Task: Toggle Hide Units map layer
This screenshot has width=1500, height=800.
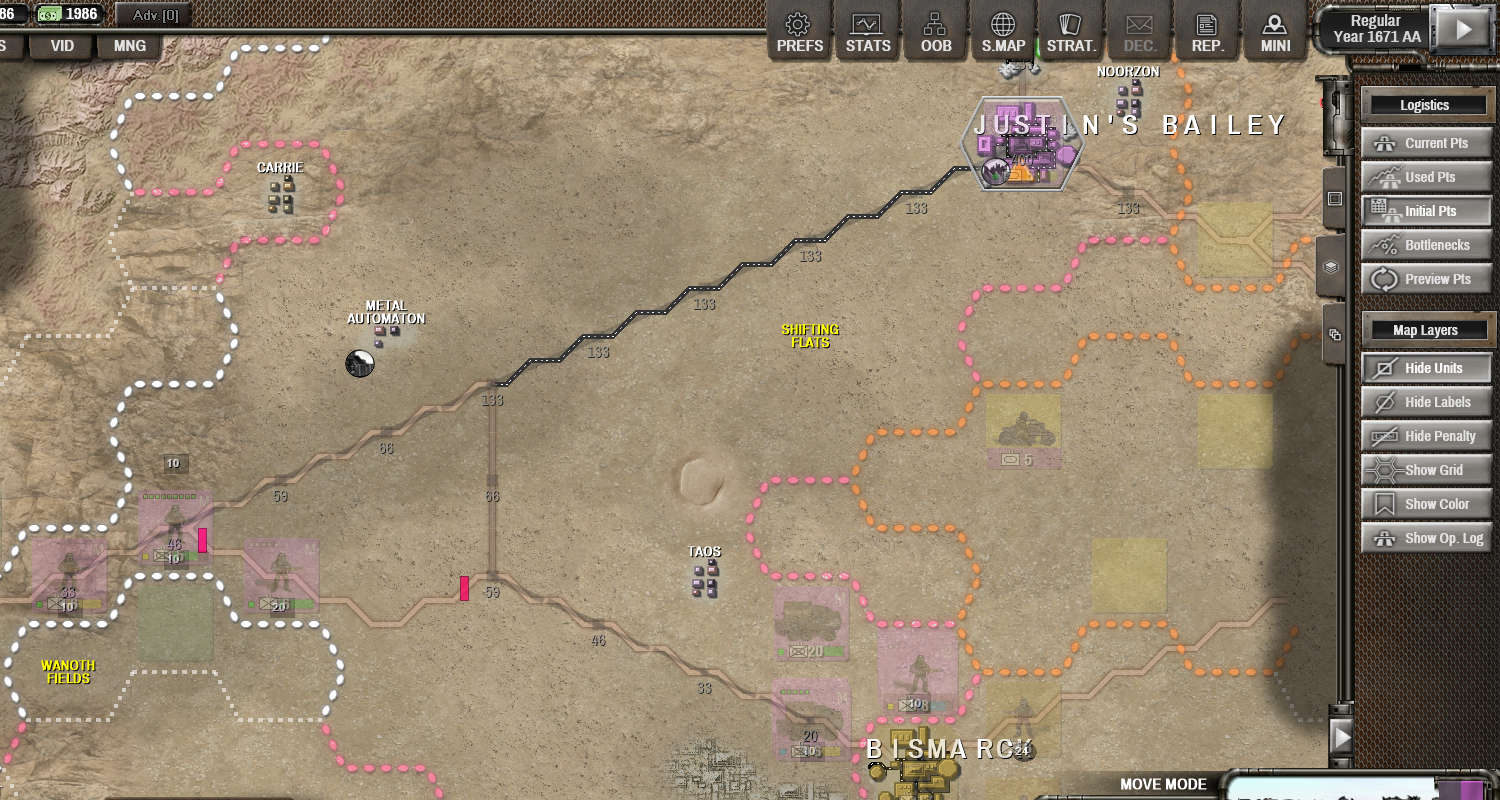Action: pyautogui.click(x=1425, y=368)
